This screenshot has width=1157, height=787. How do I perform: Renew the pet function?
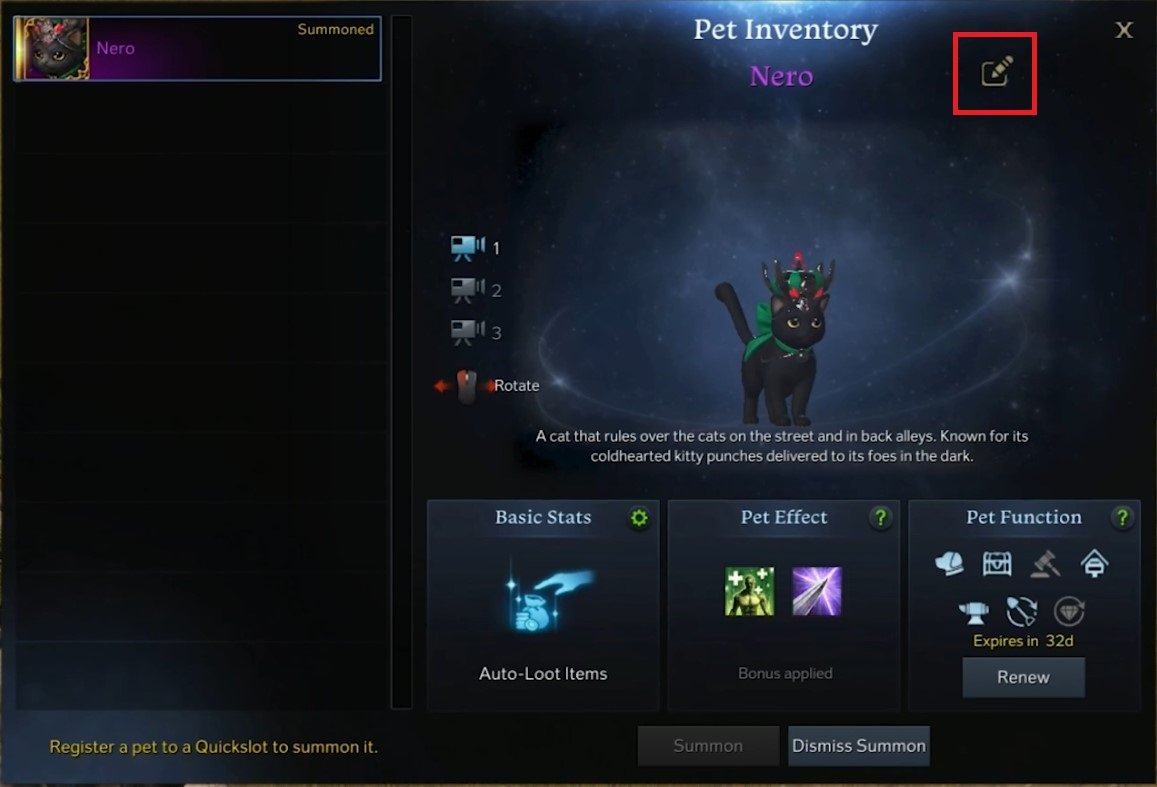click(x=1023, y=677)
